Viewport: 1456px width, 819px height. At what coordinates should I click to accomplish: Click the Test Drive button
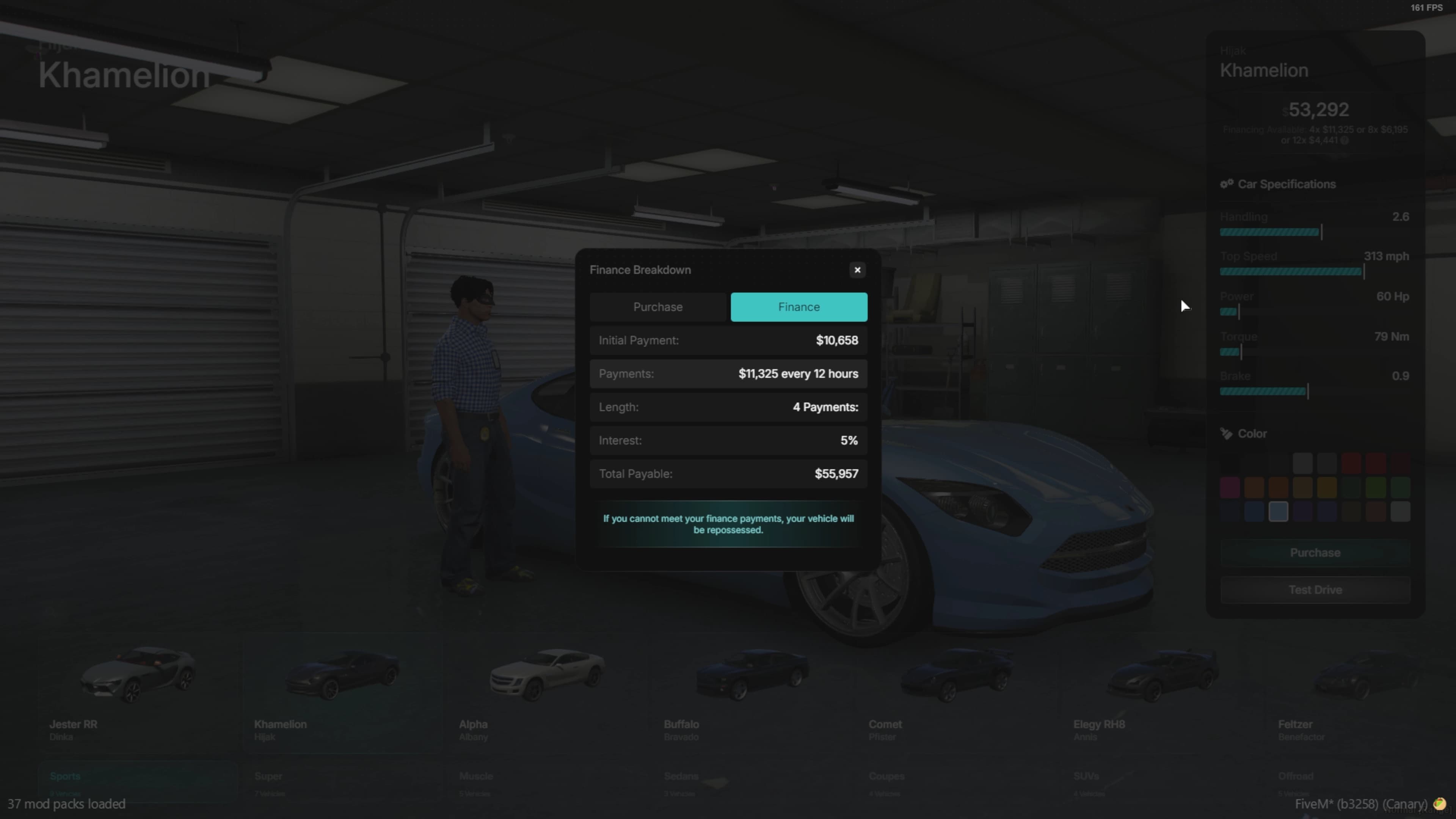pos(1315,590)
